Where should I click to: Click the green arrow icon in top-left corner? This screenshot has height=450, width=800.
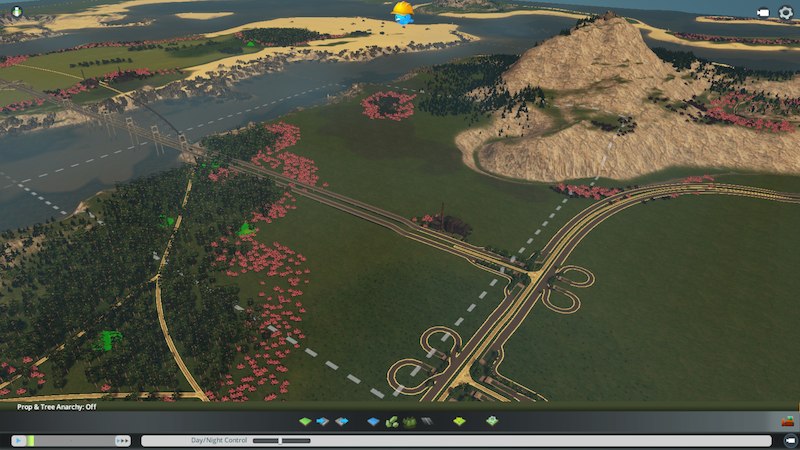[x=17, y=12]
